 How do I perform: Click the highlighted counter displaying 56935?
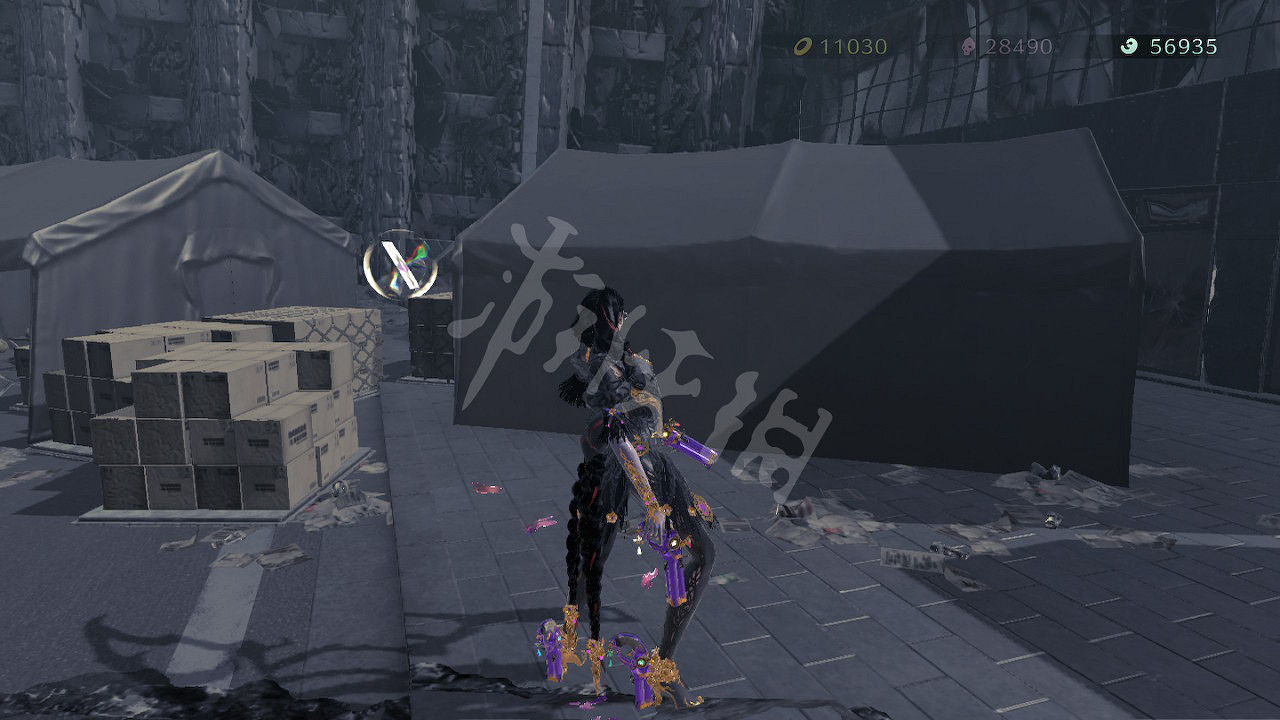coord(1185,45)
